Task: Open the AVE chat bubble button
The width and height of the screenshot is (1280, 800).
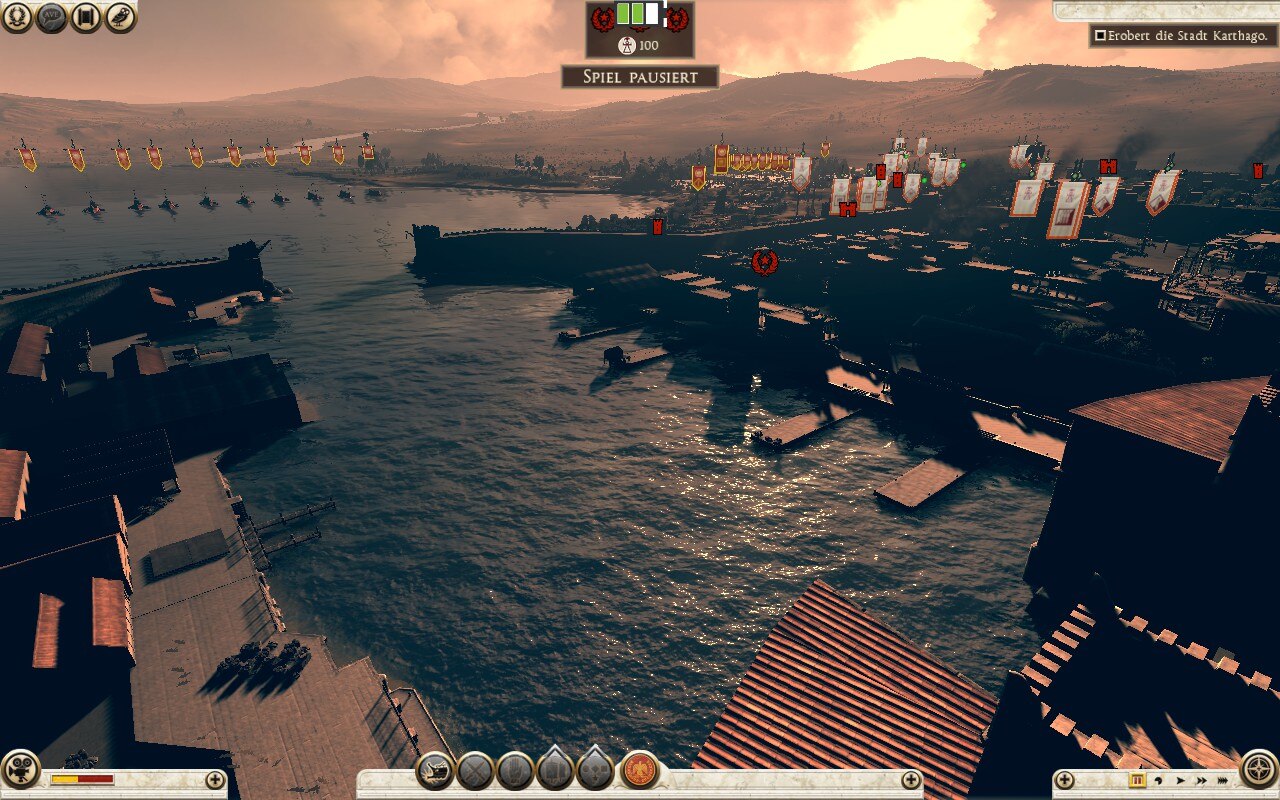Action: click(51, 16)
